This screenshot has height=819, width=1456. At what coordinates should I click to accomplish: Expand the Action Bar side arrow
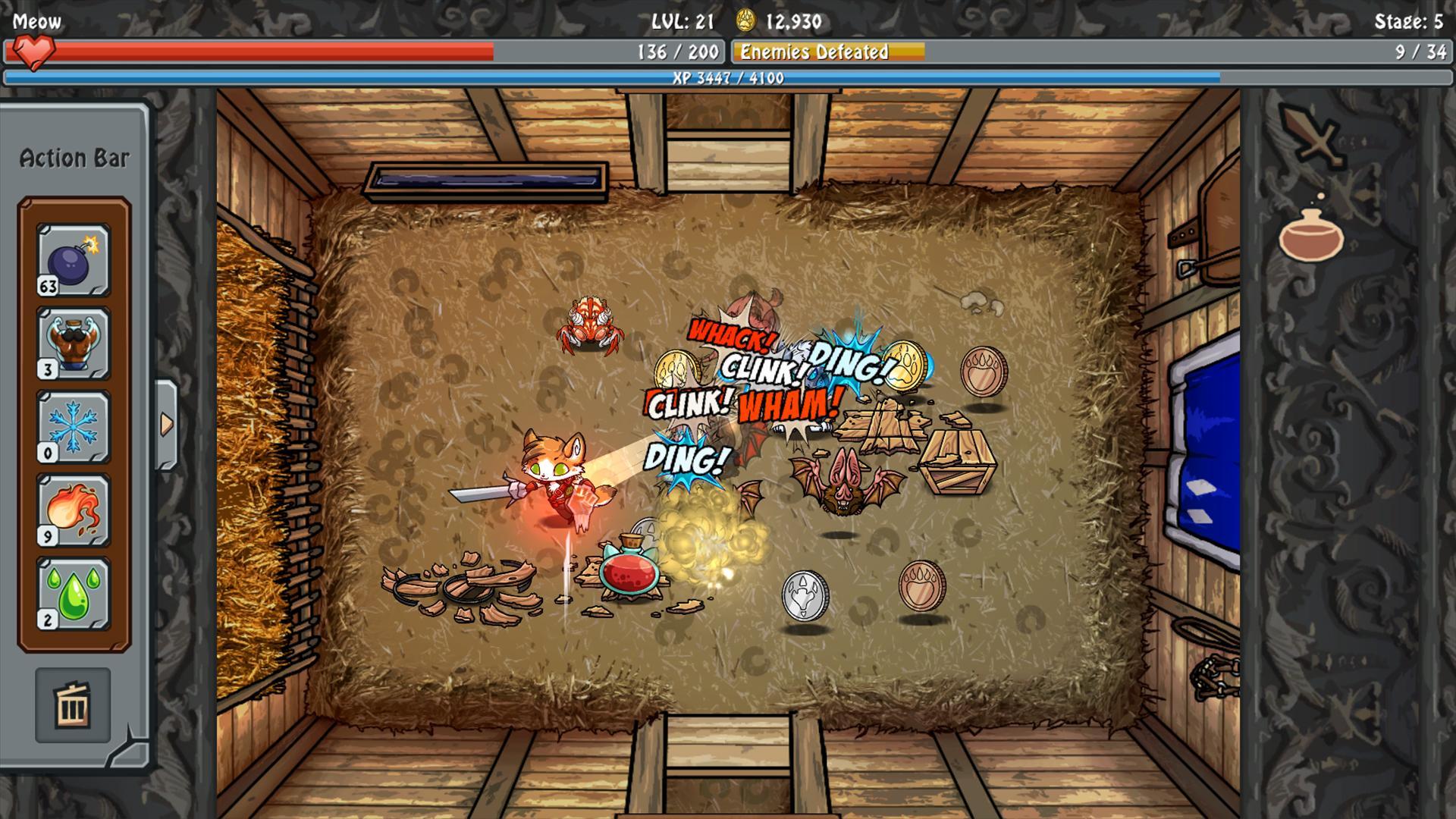coord(166,425)
